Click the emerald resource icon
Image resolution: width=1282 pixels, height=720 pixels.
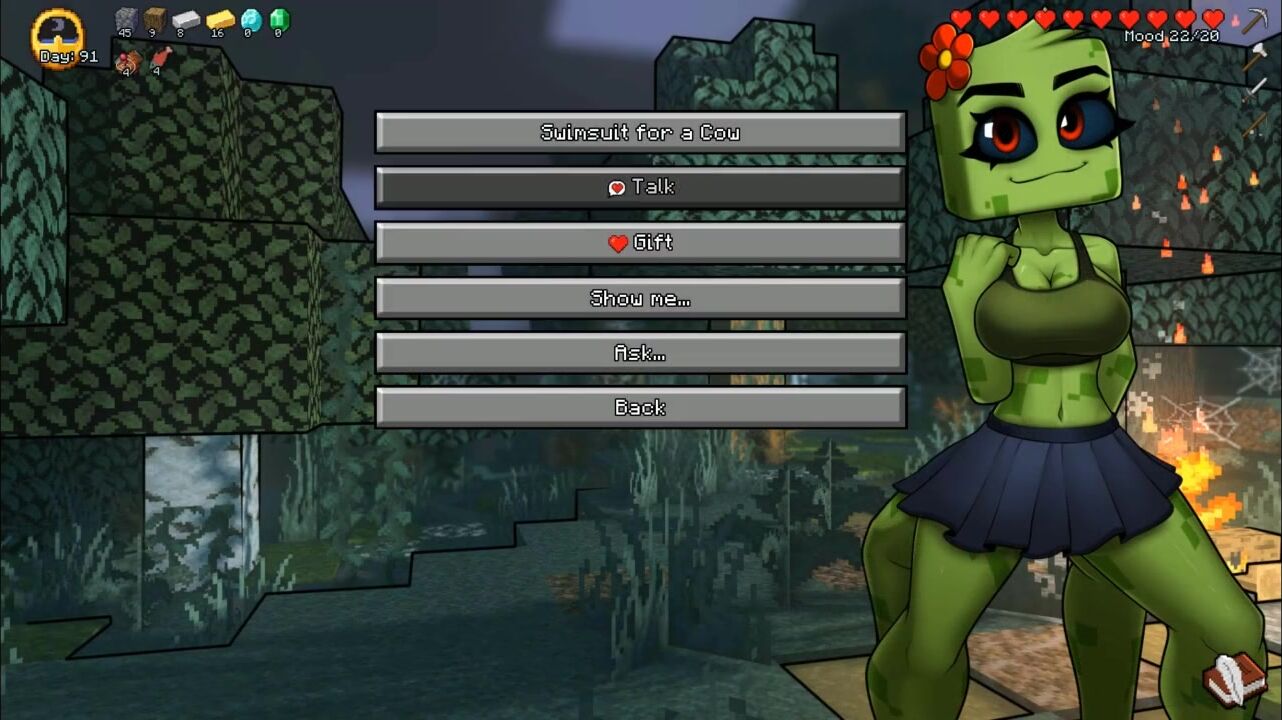click(x=279, y=19)
